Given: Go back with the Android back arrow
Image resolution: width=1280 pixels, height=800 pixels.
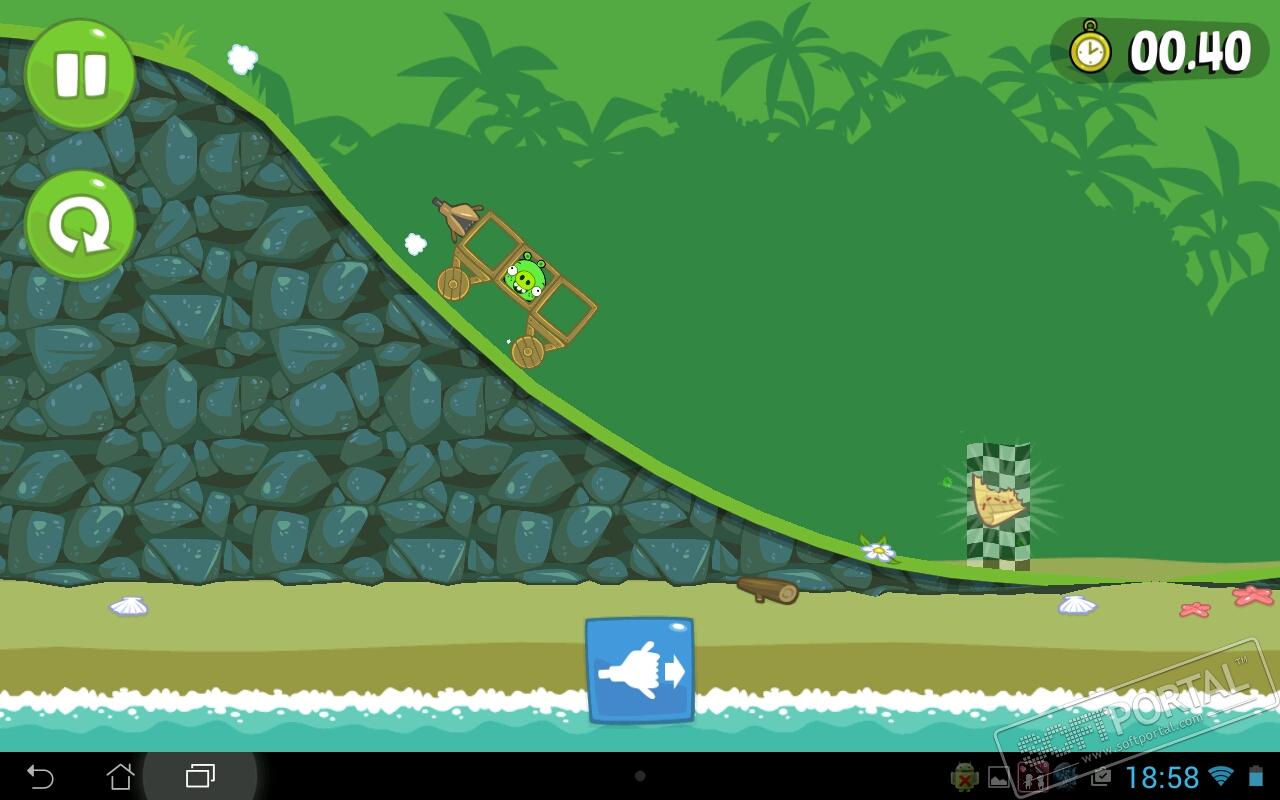Looking at the screenshot, I should coord(40,776).
